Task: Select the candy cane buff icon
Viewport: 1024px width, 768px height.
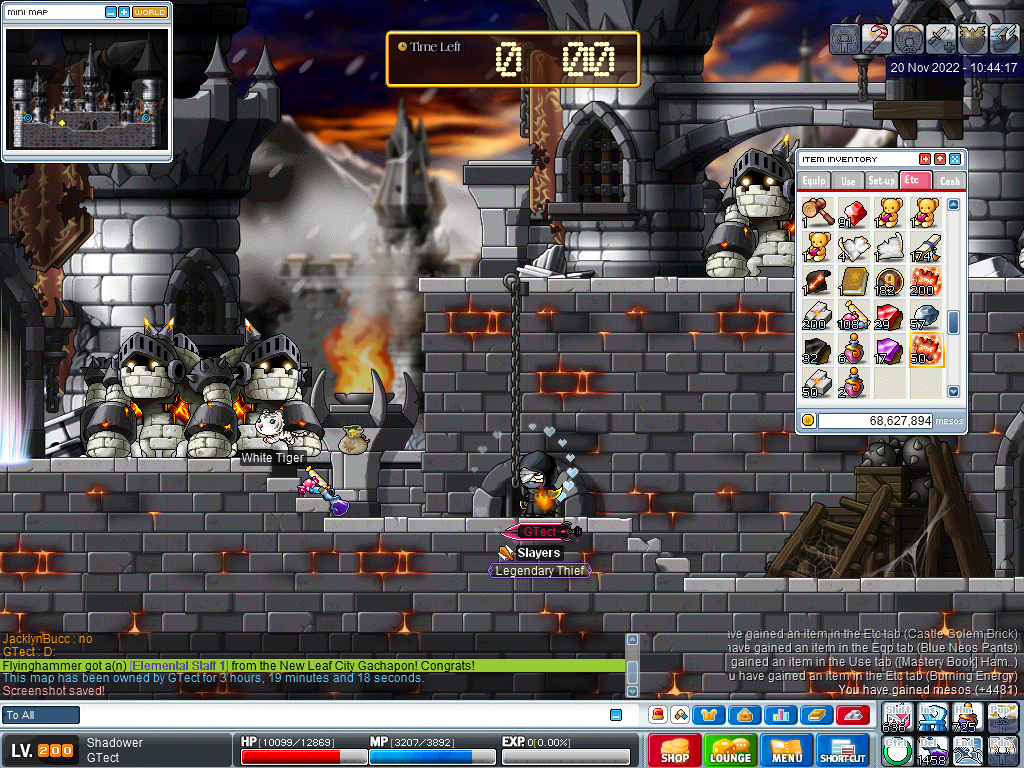Action: pos(876,38)
